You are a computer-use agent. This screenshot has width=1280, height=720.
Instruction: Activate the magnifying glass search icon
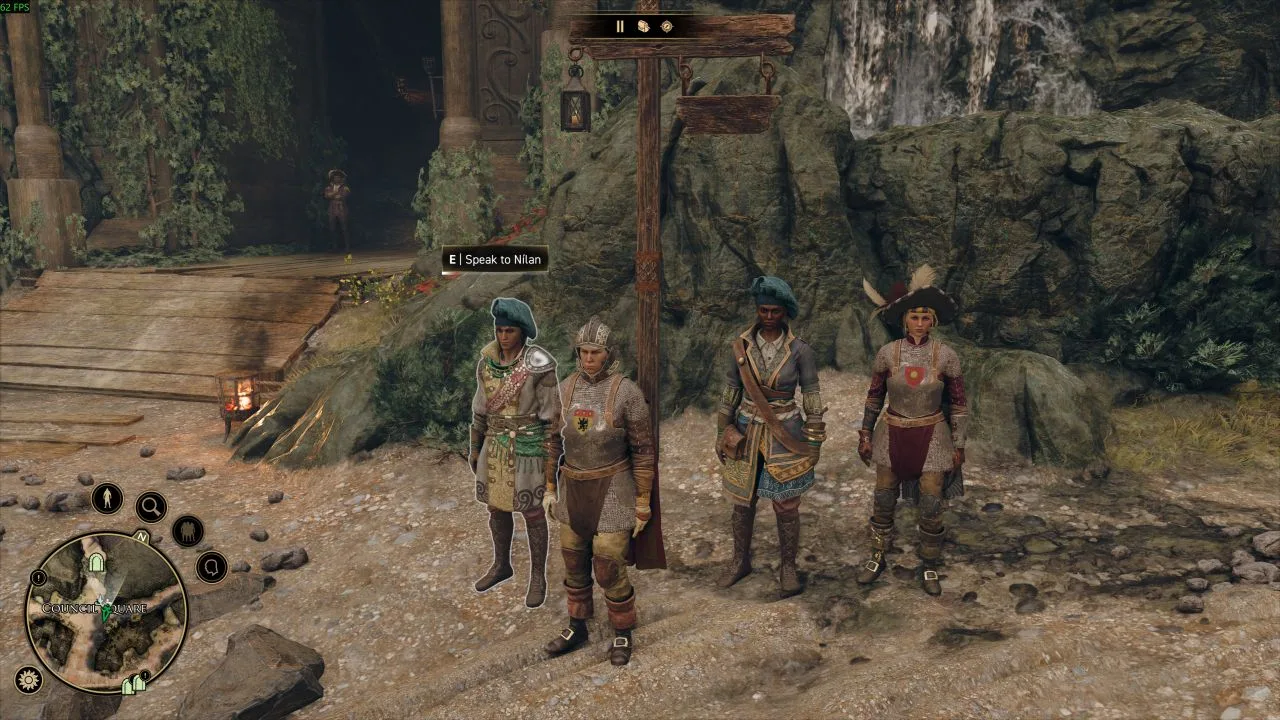(x=151, y=508)
